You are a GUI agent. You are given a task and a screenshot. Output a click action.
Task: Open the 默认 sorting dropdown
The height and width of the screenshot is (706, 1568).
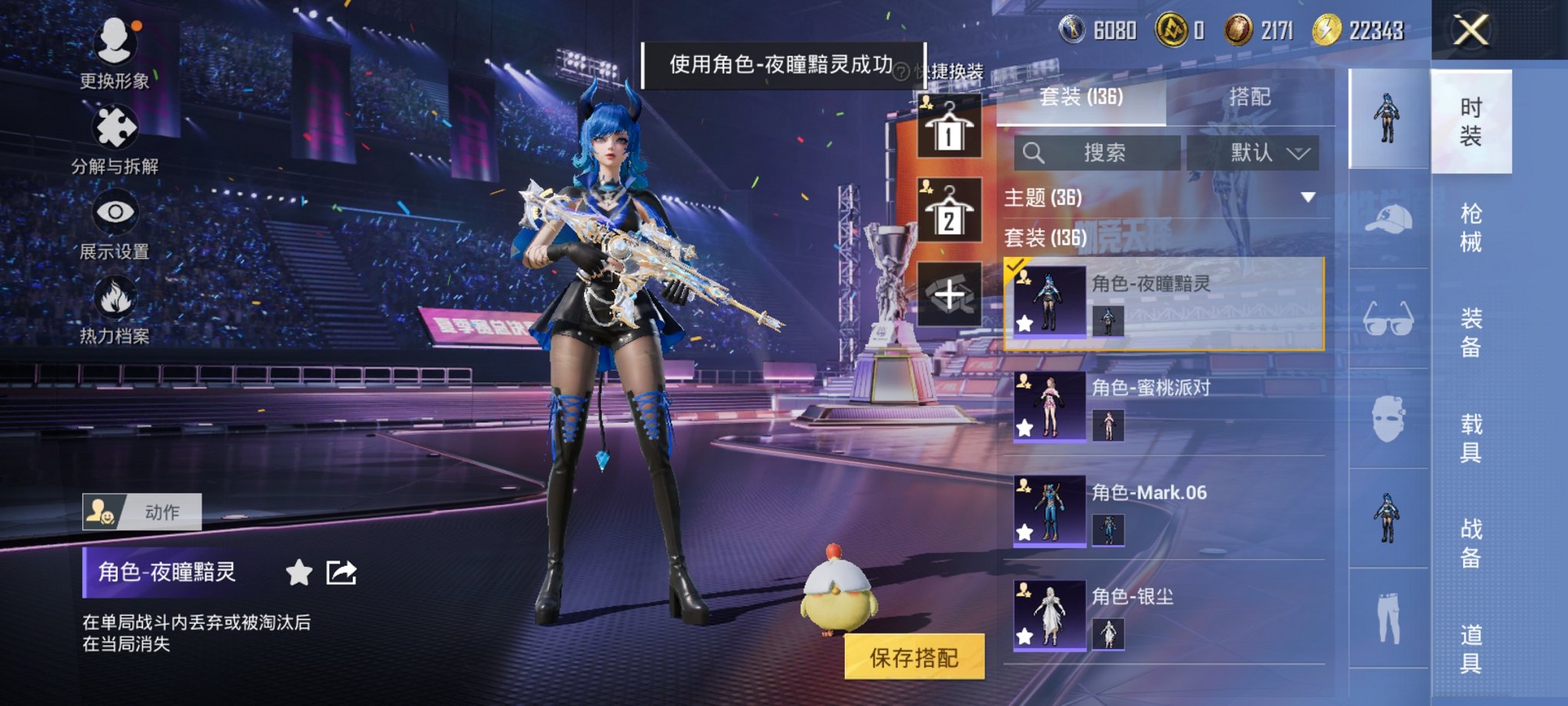pos(1263,152)
